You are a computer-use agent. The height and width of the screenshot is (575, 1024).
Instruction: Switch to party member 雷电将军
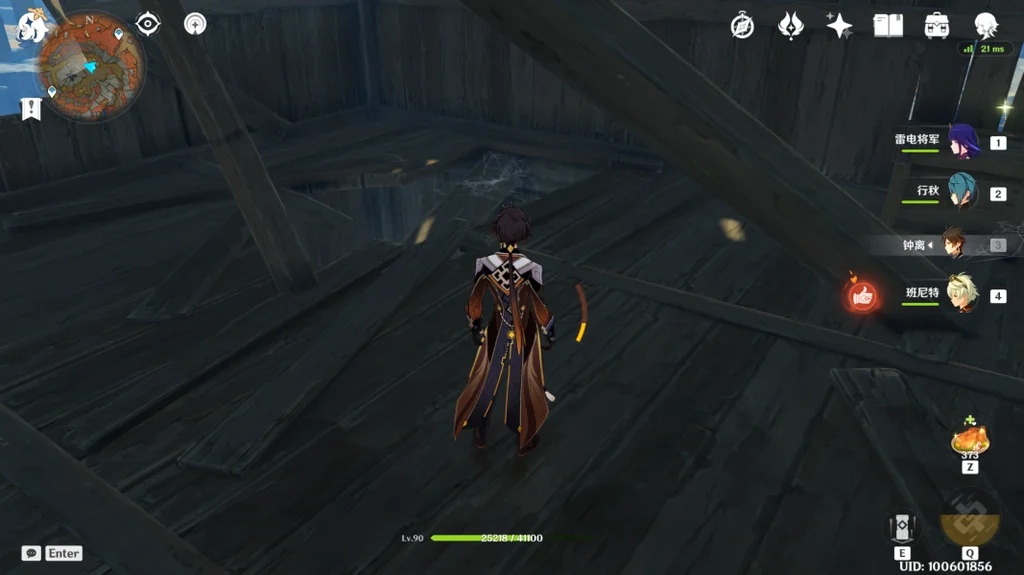point(962,141)
